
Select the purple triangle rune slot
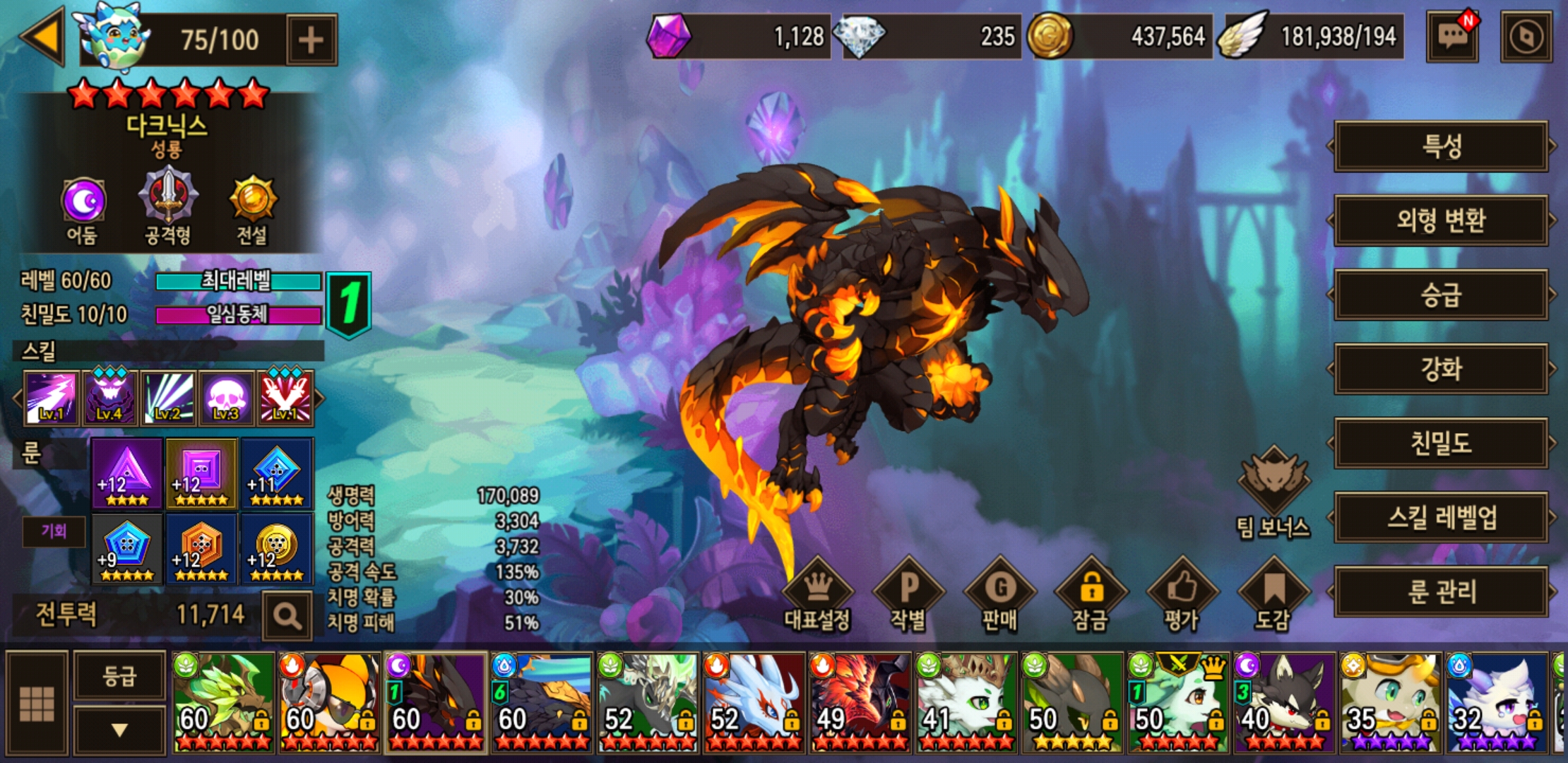point(127,473)
